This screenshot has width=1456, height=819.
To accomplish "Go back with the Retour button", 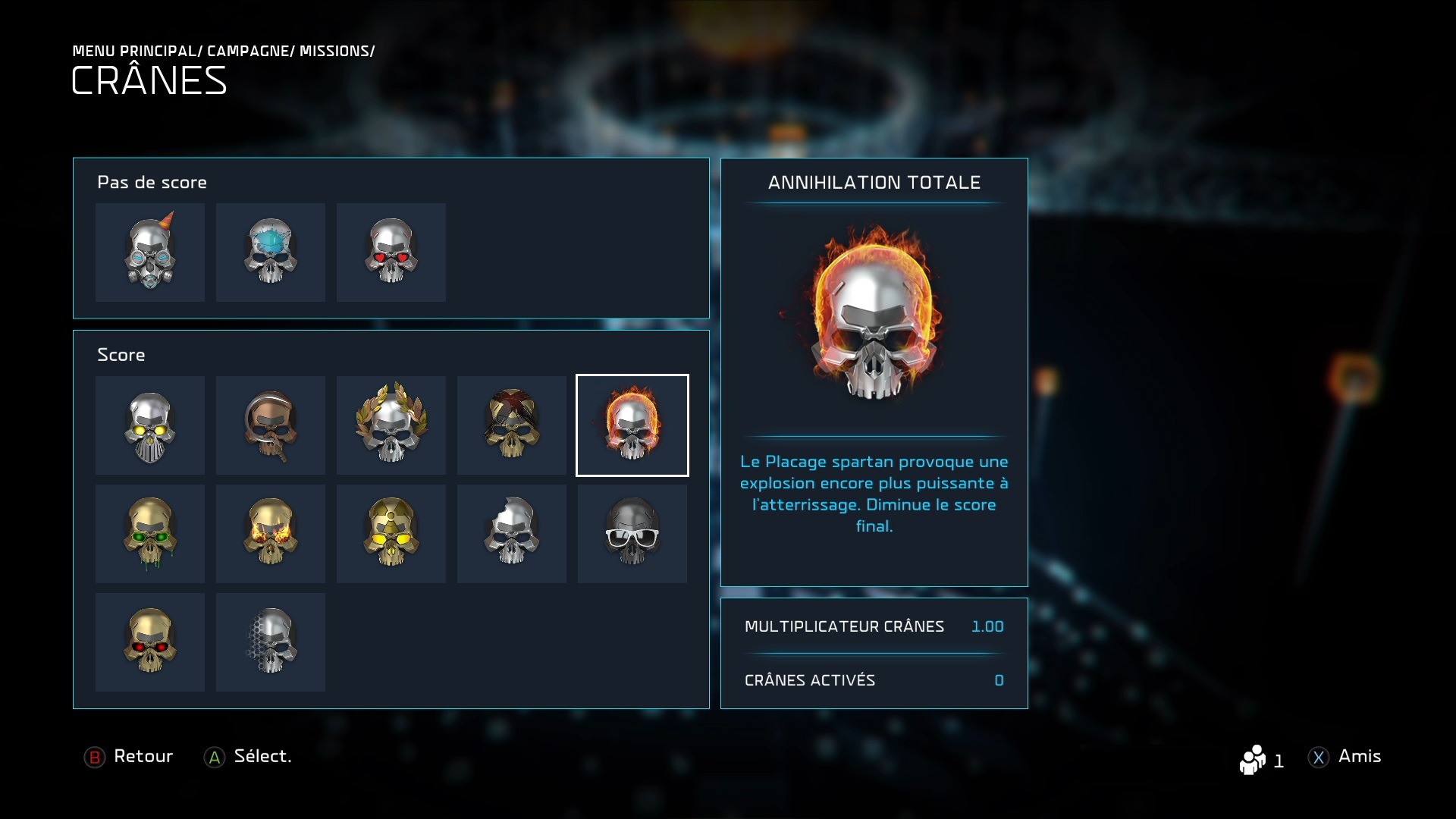I will [129, 757].
